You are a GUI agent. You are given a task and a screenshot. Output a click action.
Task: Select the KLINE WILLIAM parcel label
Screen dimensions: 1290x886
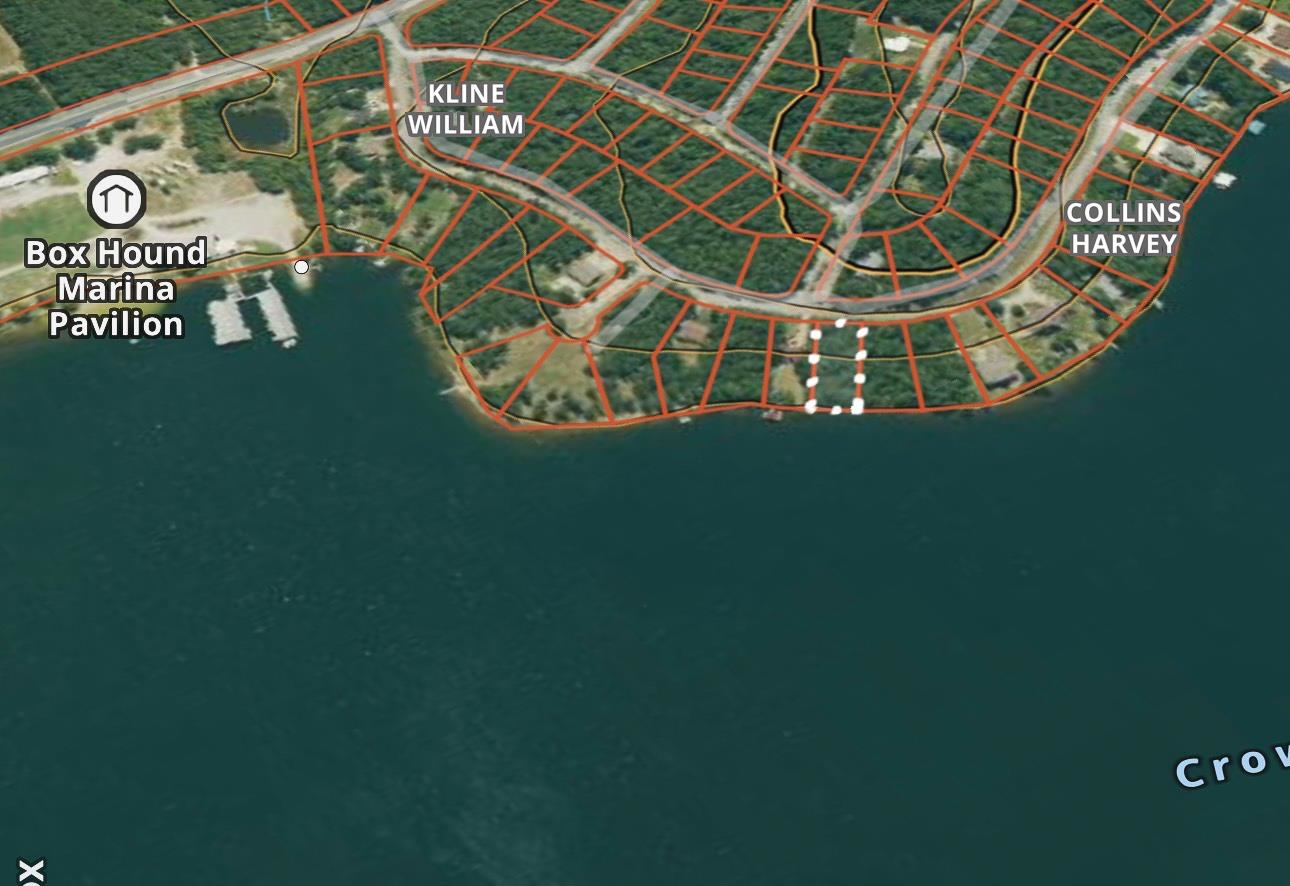click(467, 110)
